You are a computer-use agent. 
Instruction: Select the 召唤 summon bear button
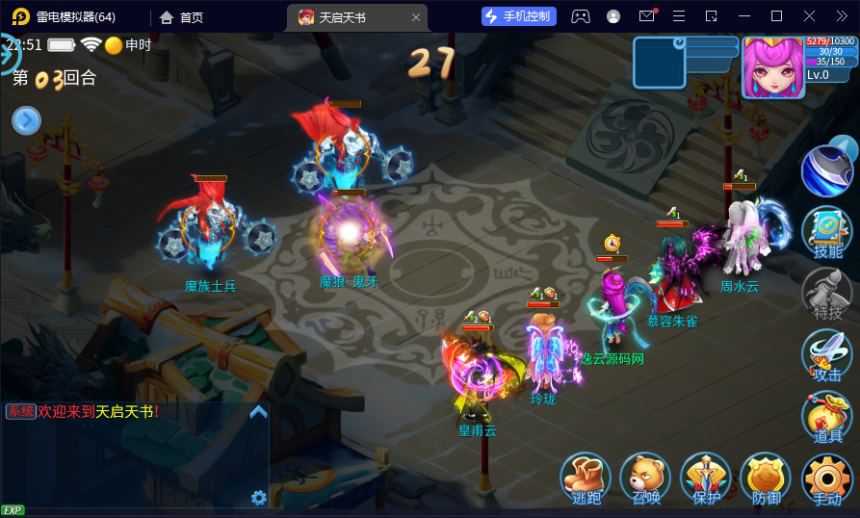(646, 478)
